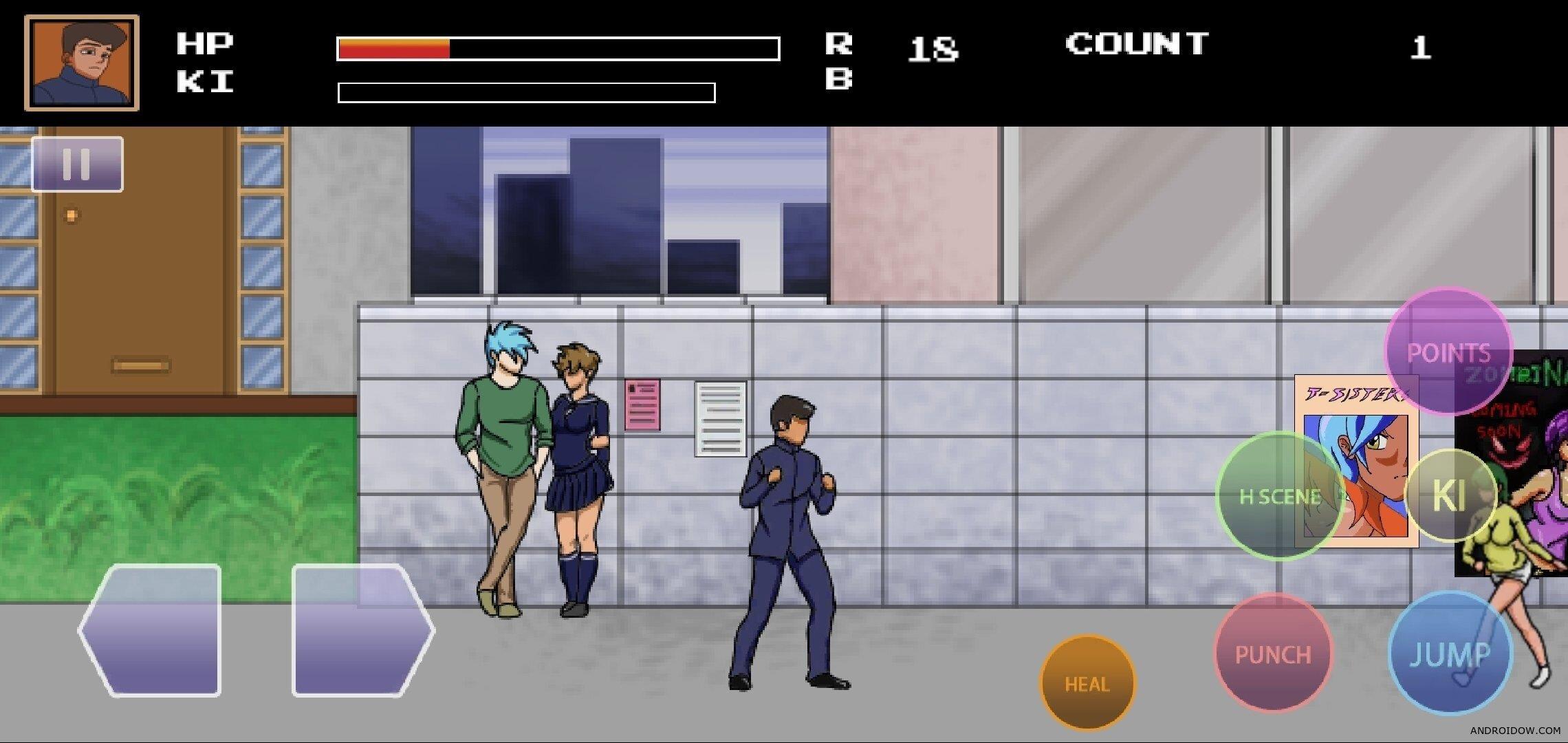Viewport: 1568px width, 743px height.
Task: Pause the game with the pause button
Action: (77, 164)
